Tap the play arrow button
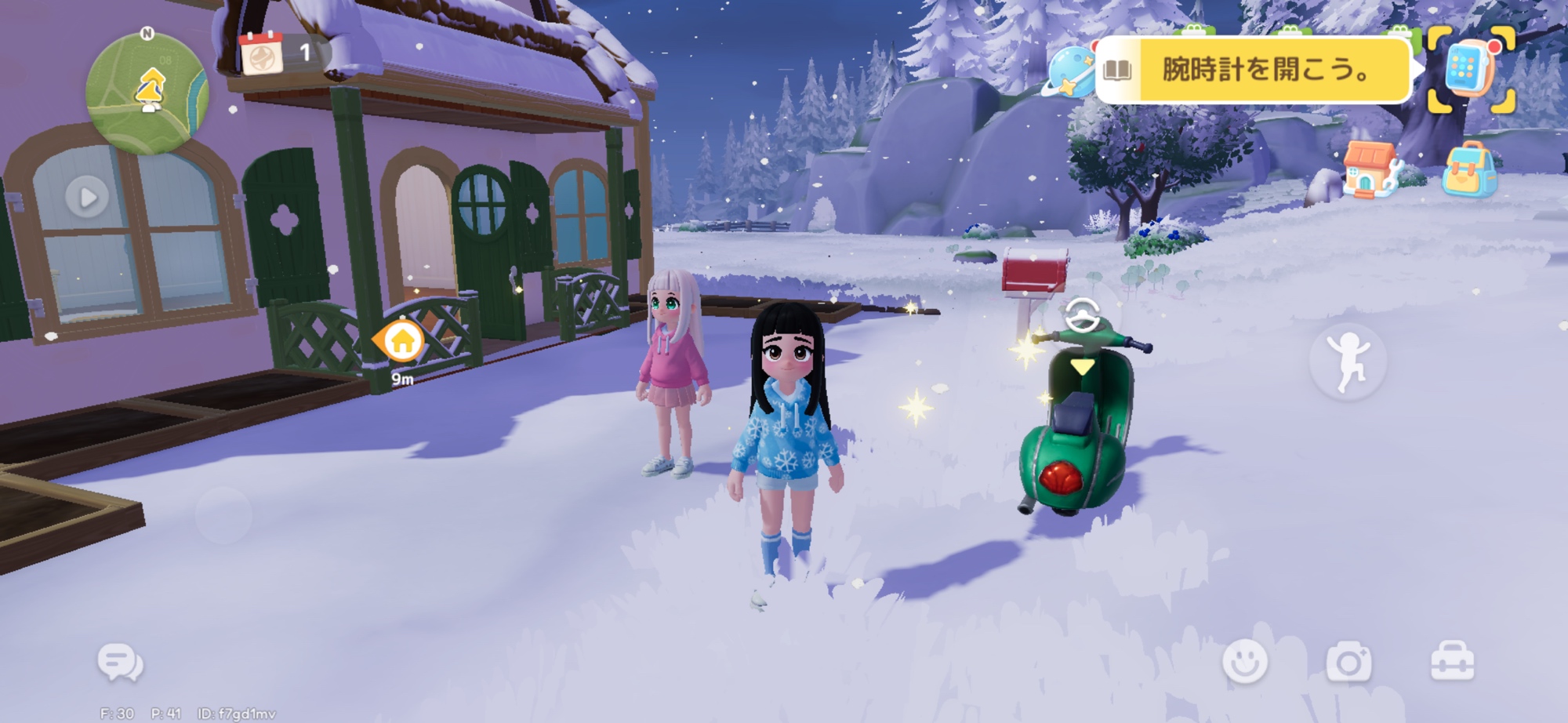This screenshot has width=1568, height=723. pos(87,197)
